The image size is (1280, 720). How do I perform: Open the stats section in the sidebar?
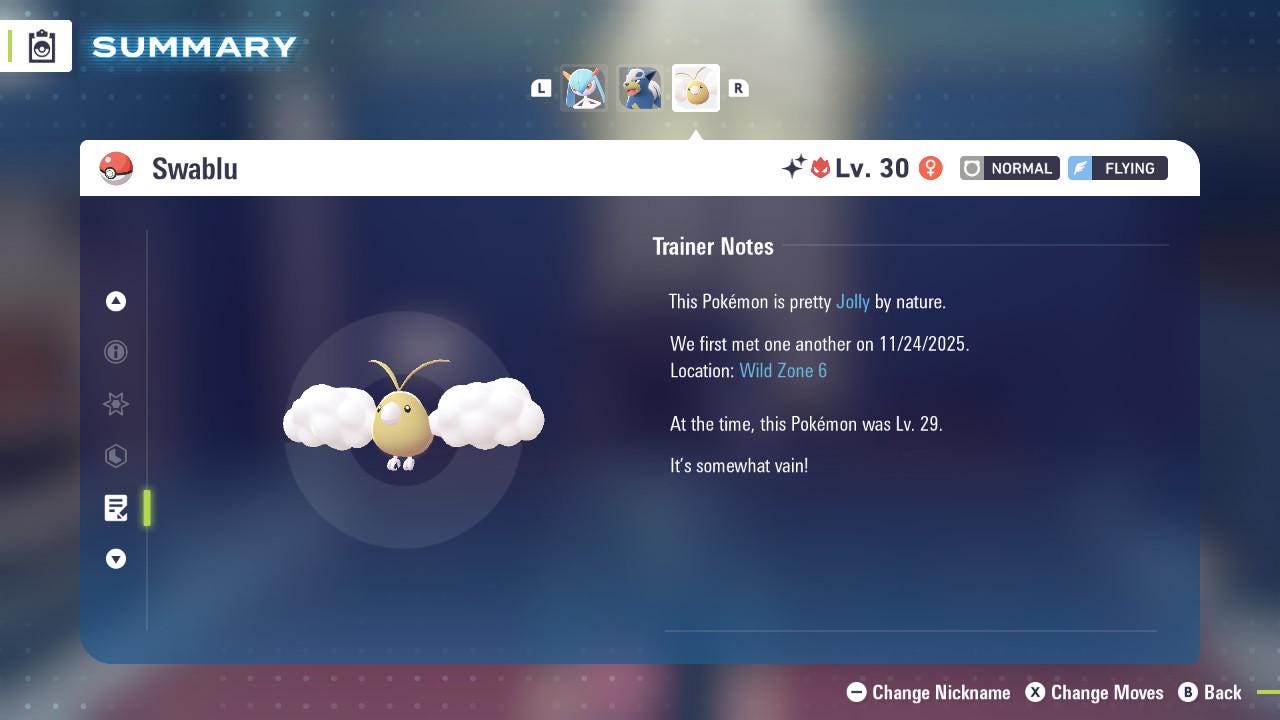tap(116, 456)
